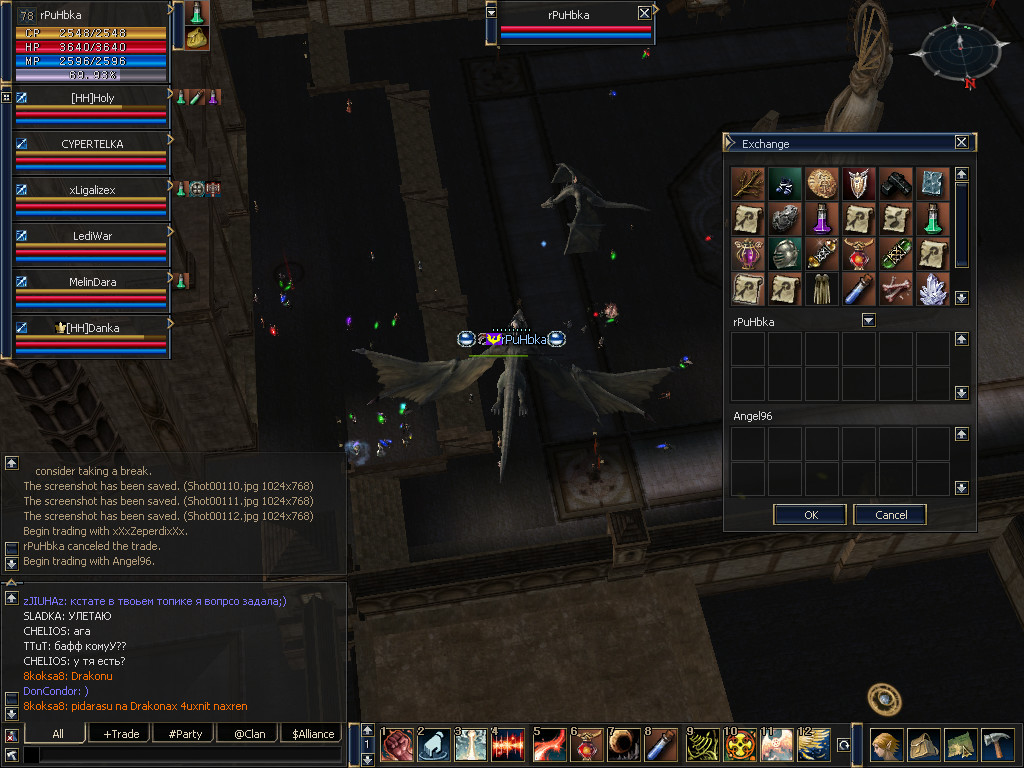Open the #Party chat tab
The height and width of the screenshot is (768, 1024).
[x=185, y=734]
